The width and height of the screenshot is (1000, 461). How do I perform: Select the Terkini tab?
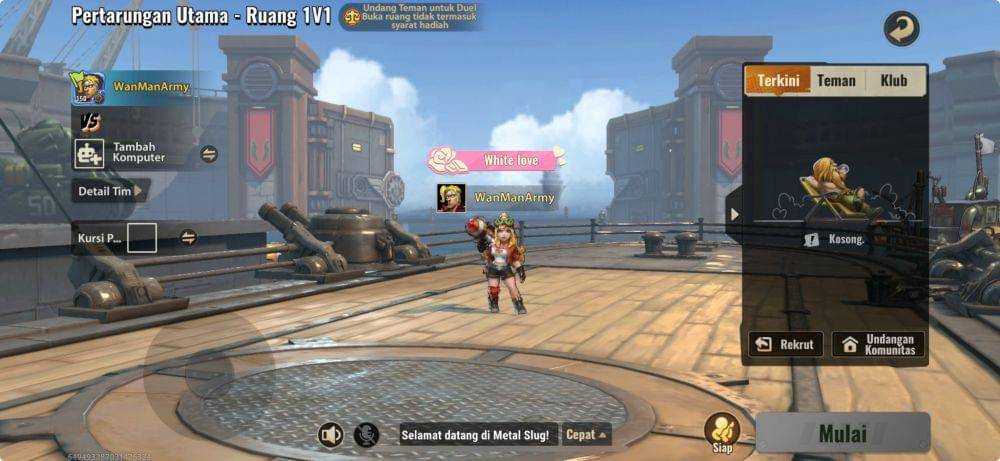pyautogui.click(x=778, y=81)
